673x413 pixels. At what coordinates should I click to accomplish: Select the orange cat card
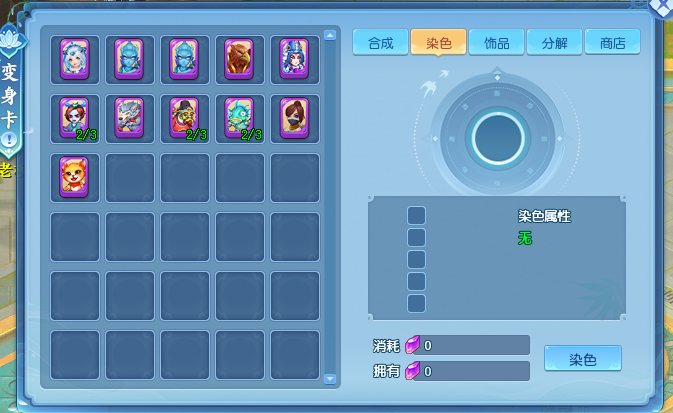tap(75, 177)
